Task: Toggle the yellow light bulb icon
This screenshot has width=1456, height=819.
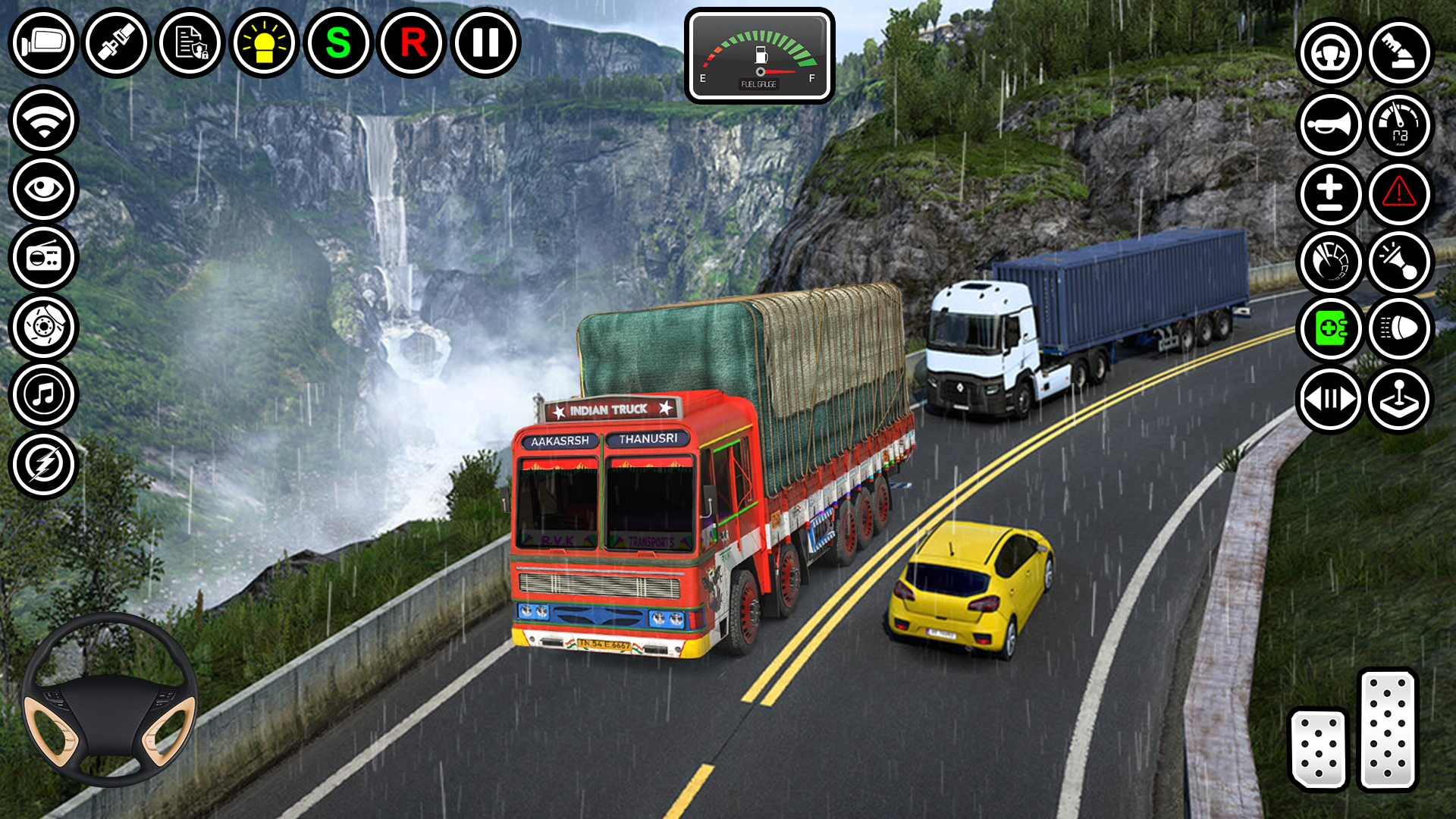Action: click(x=264, y=42)
